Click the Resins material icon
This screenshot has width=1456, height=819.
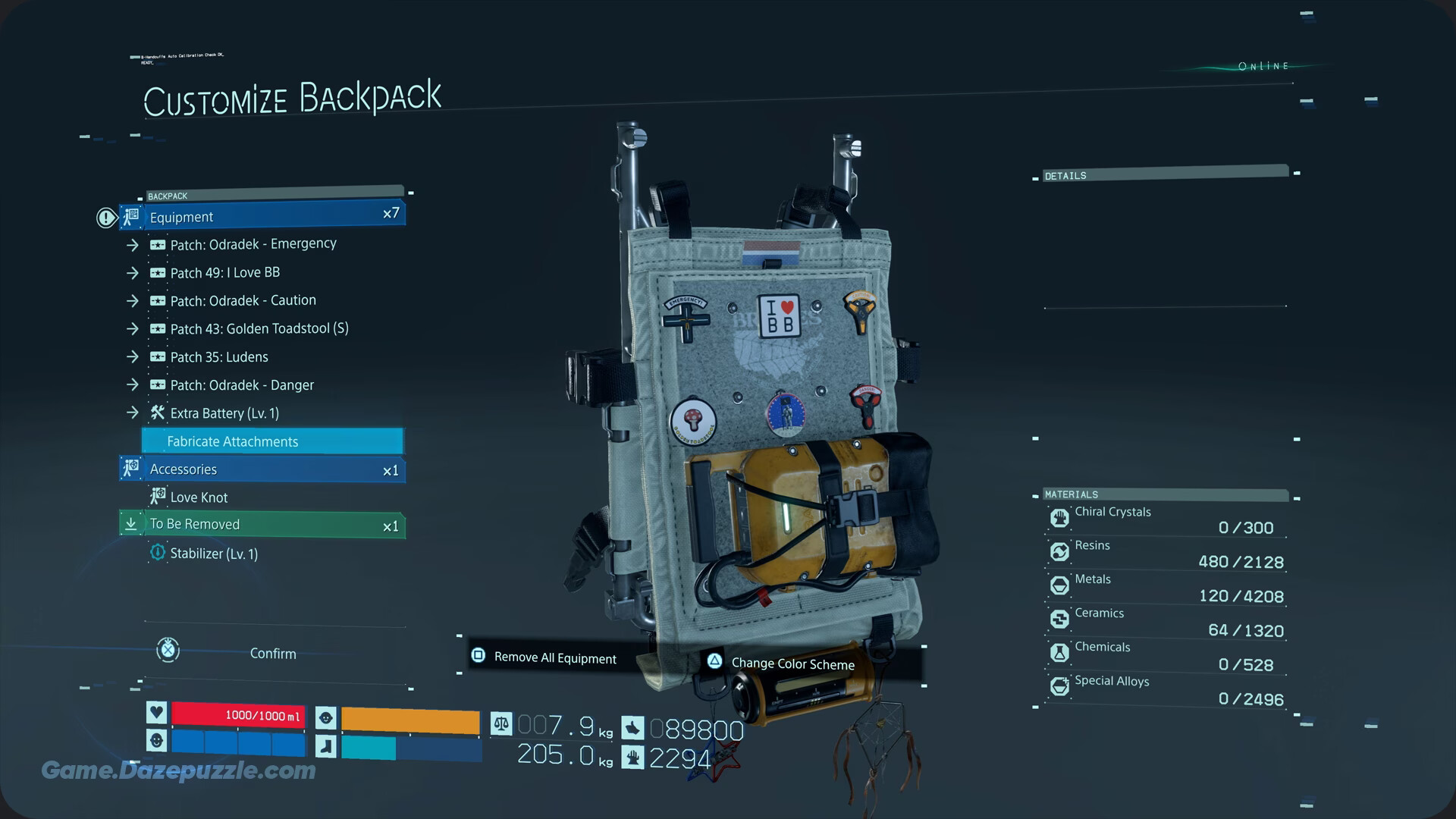1059,551
